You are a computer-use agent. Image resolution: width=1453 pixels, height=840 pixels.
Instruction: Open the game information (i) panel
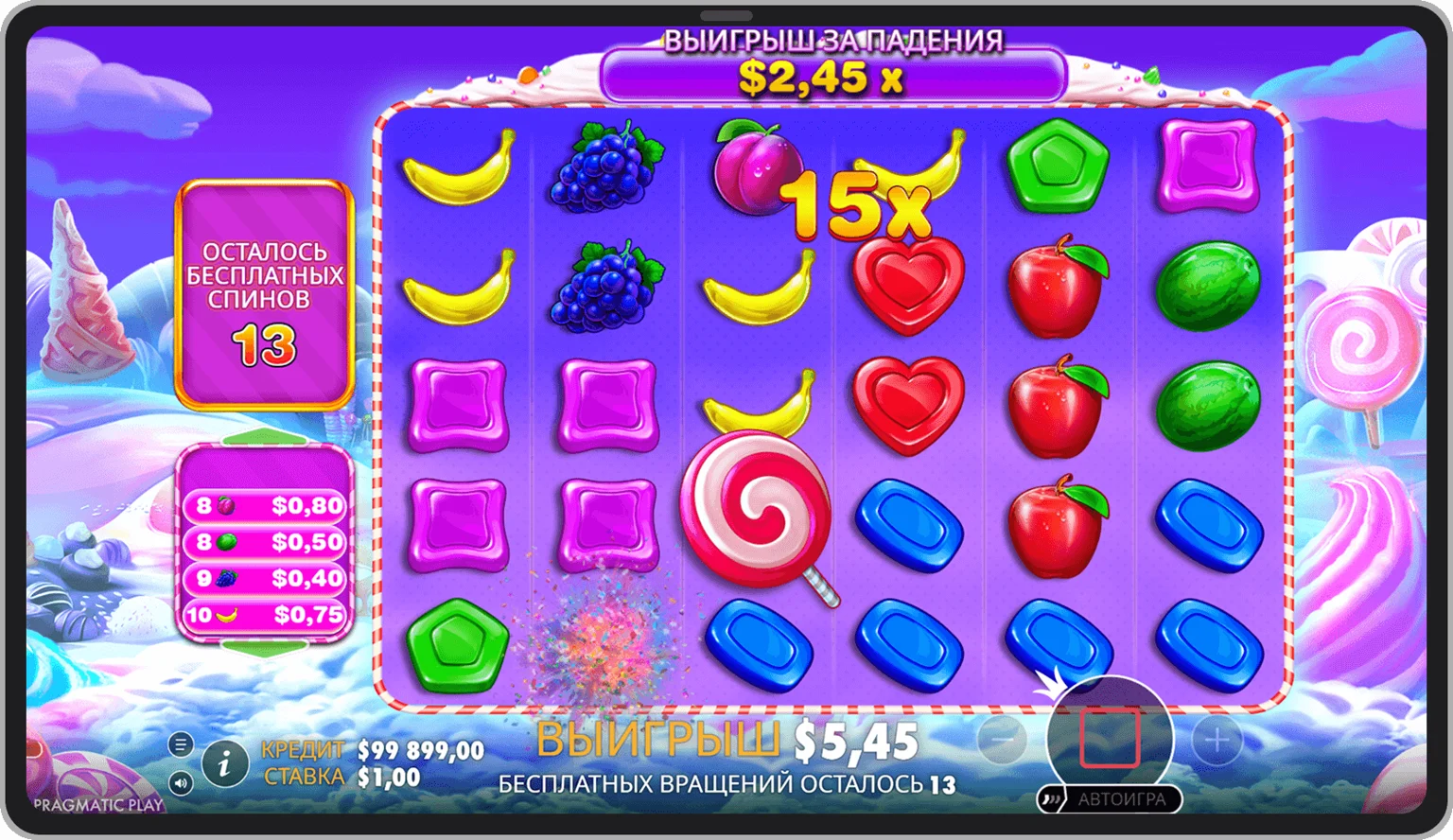[x=224, y=762]
